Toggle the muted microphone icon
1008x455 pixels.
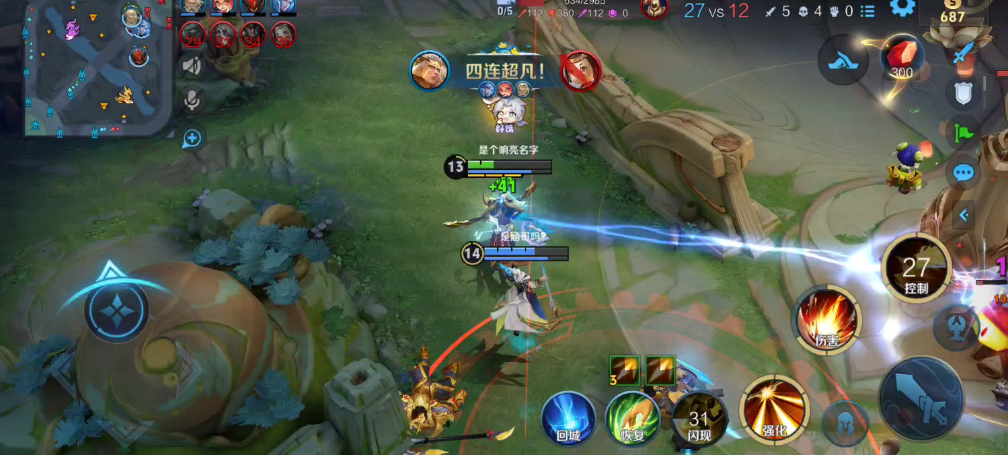(x=191, y=99)
